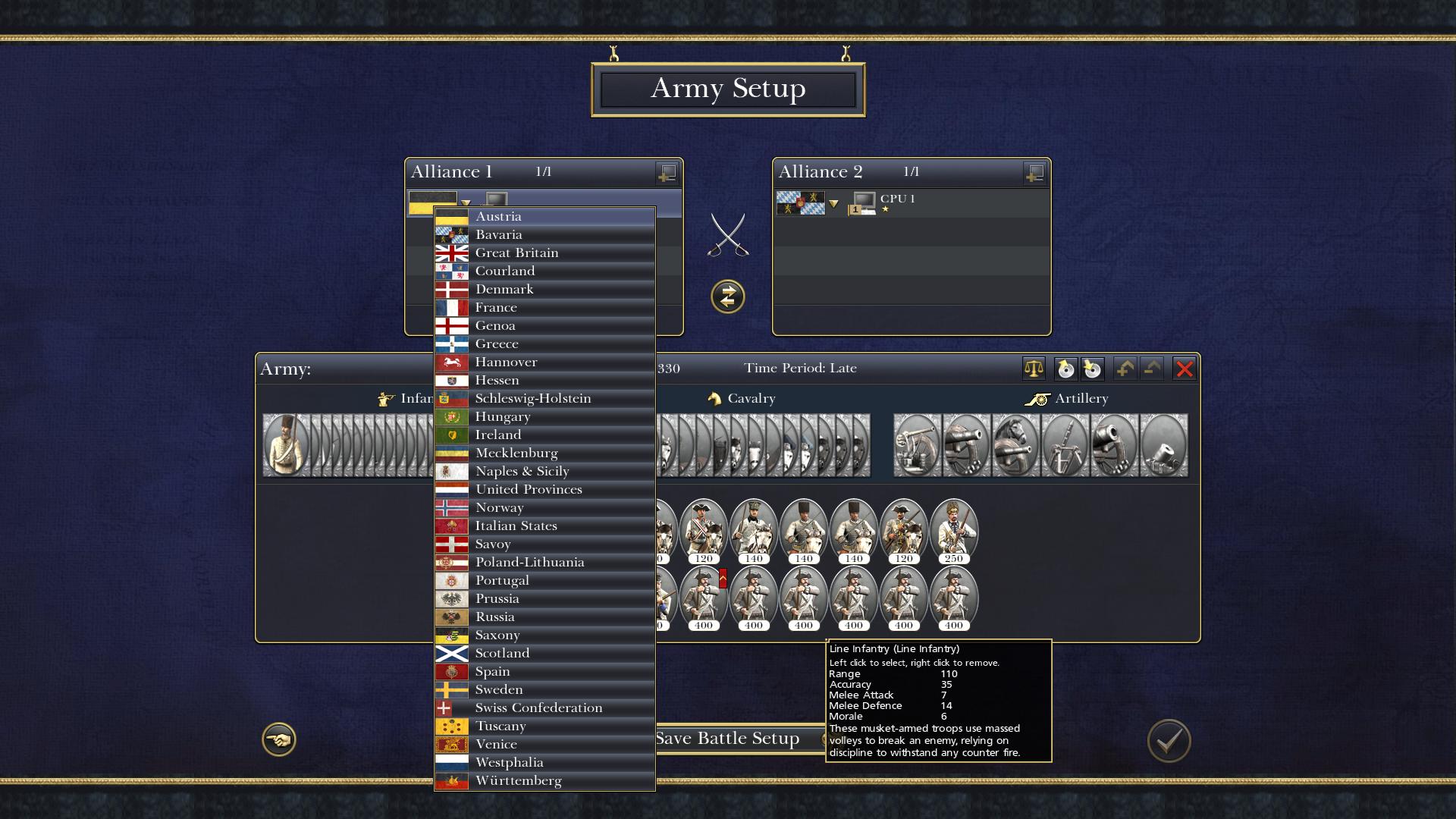
Task: Choose Poland-Lithuania as faction
Action: tap(544, 563)
